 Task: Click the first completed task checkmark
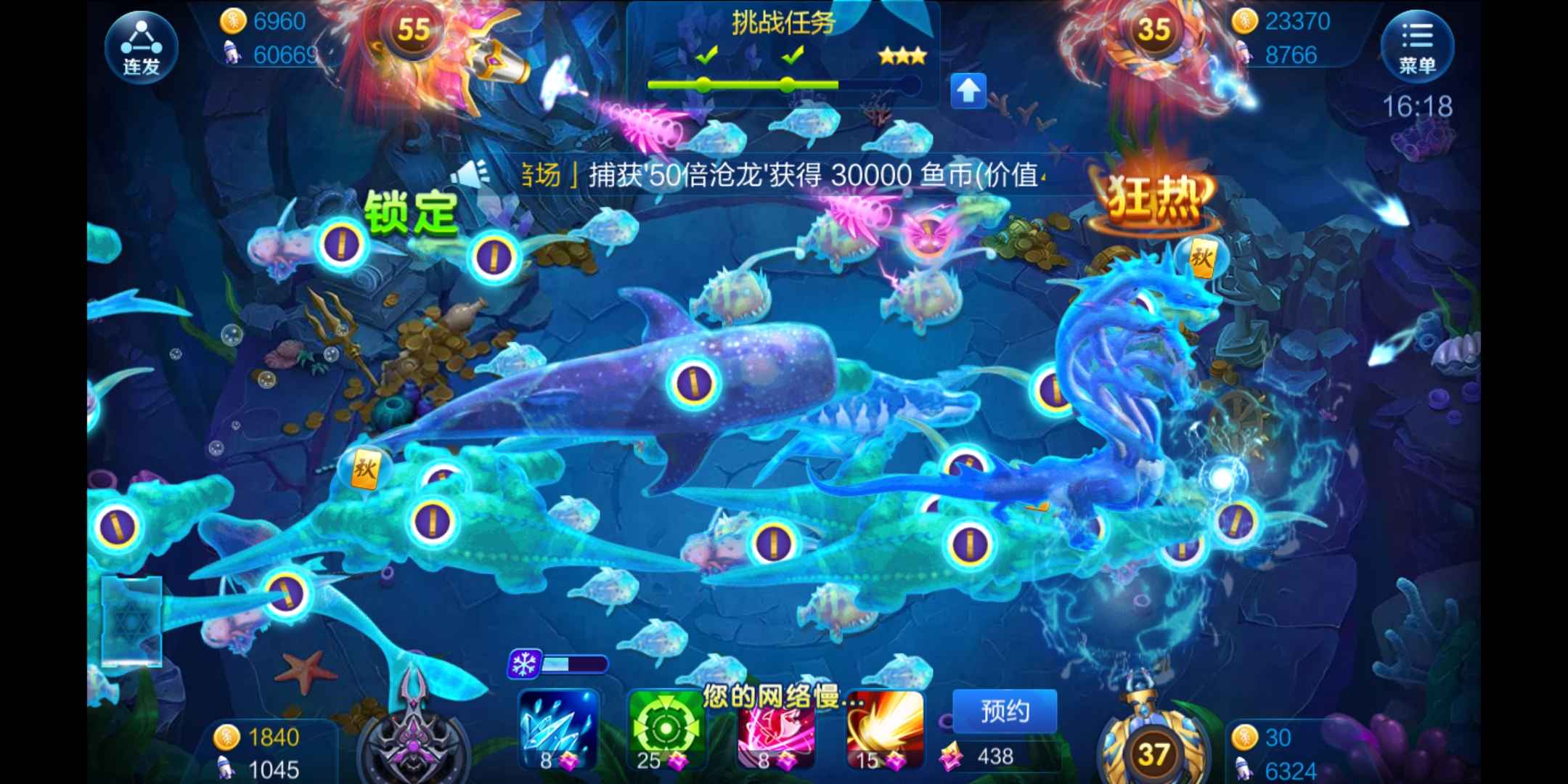point(706,54)
